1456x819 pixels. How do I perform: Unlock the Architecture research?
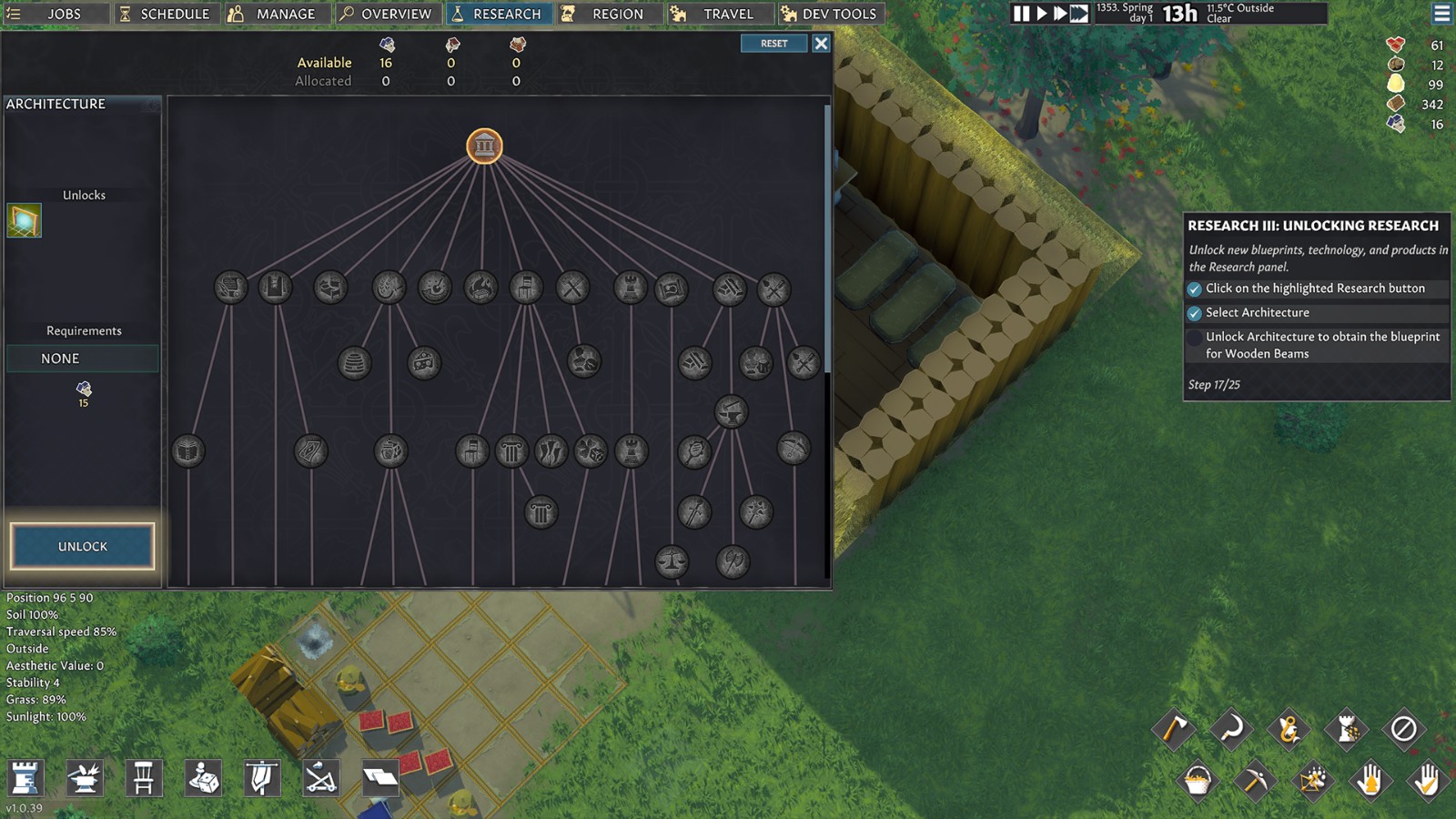pyautogui.click(x=83, y=546)
